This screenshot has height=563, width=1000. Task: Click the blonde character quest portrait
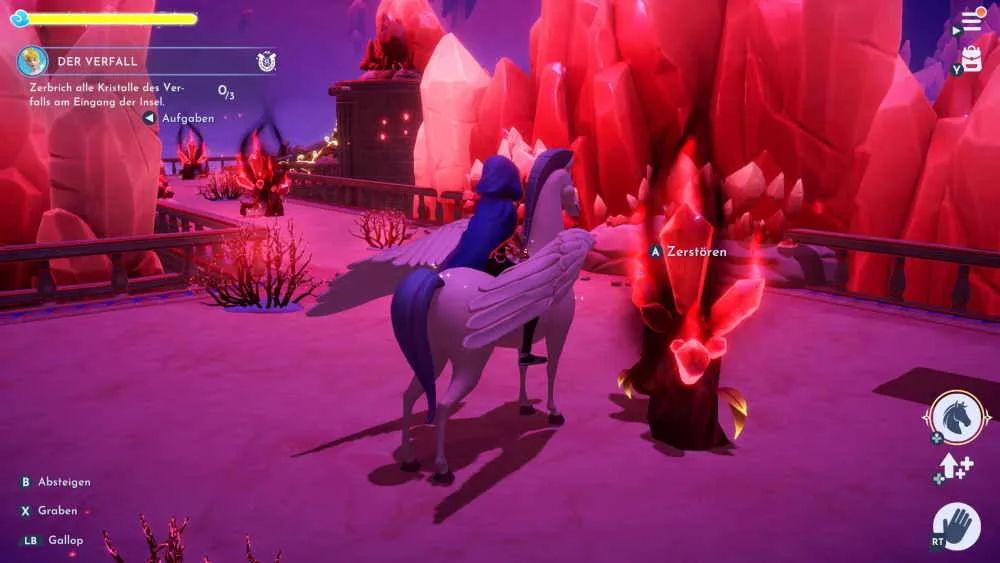click(32, 61)
